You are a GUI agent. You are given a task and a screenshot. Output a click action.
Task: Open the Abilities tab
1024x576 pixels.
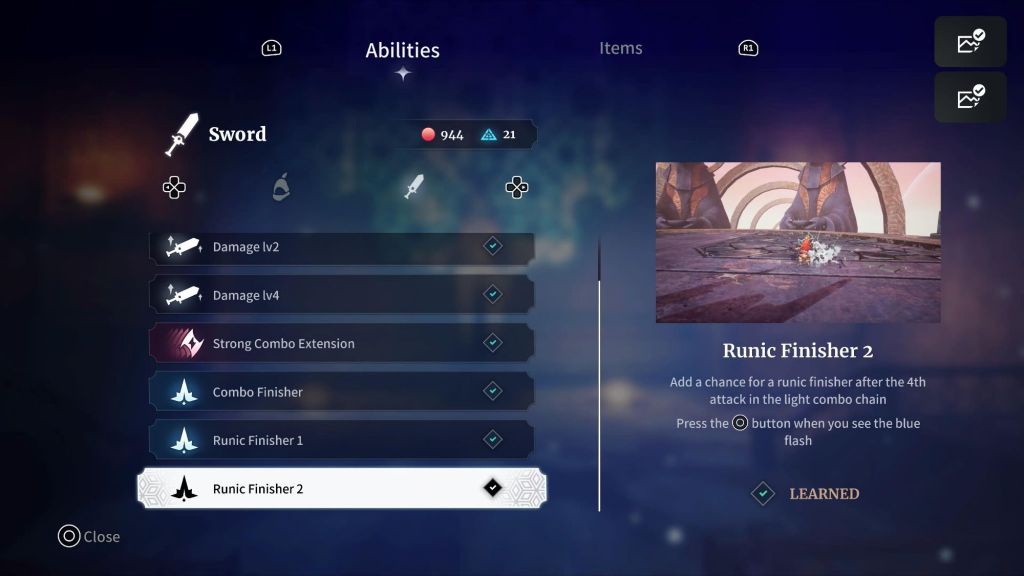point(402,50)
